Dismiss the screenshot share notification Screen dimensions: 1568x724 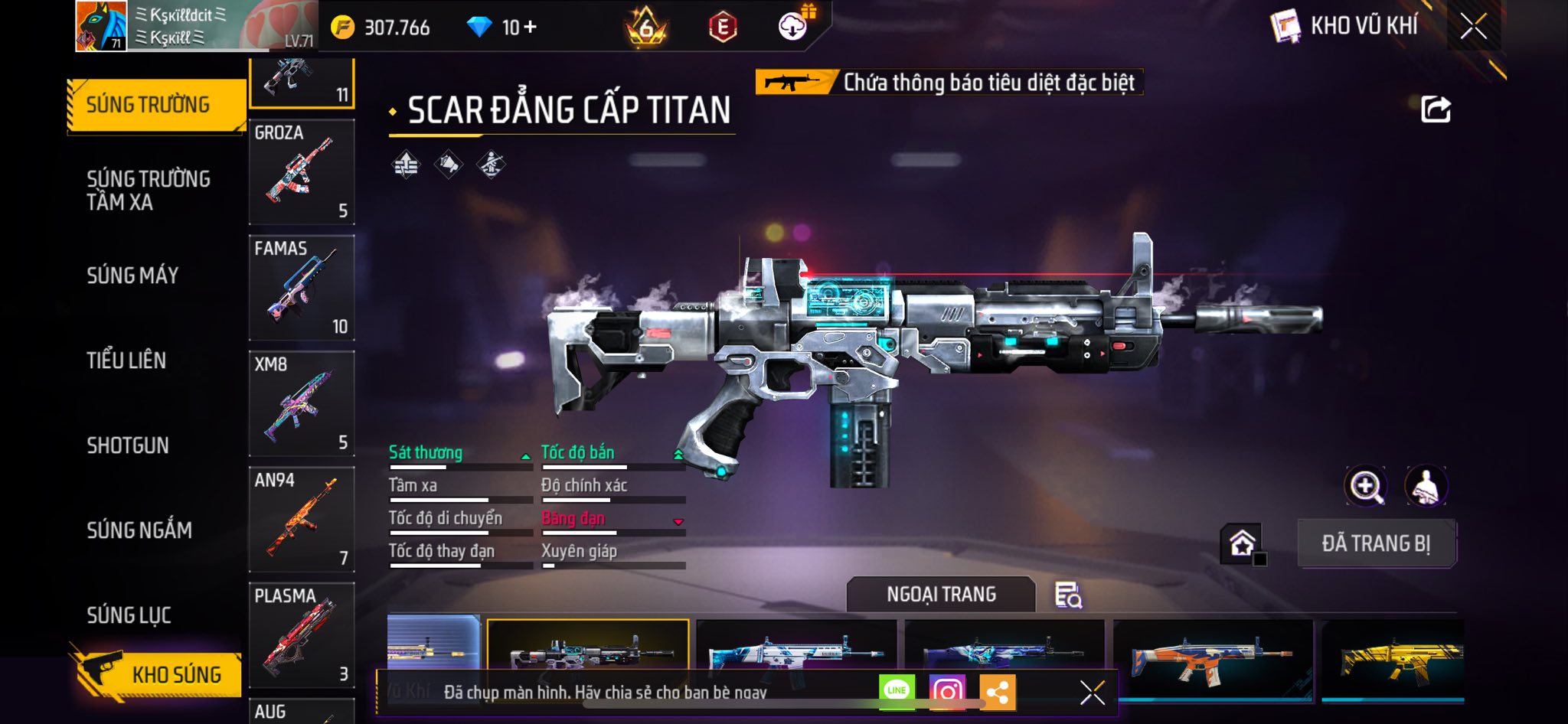(1092, 693)
